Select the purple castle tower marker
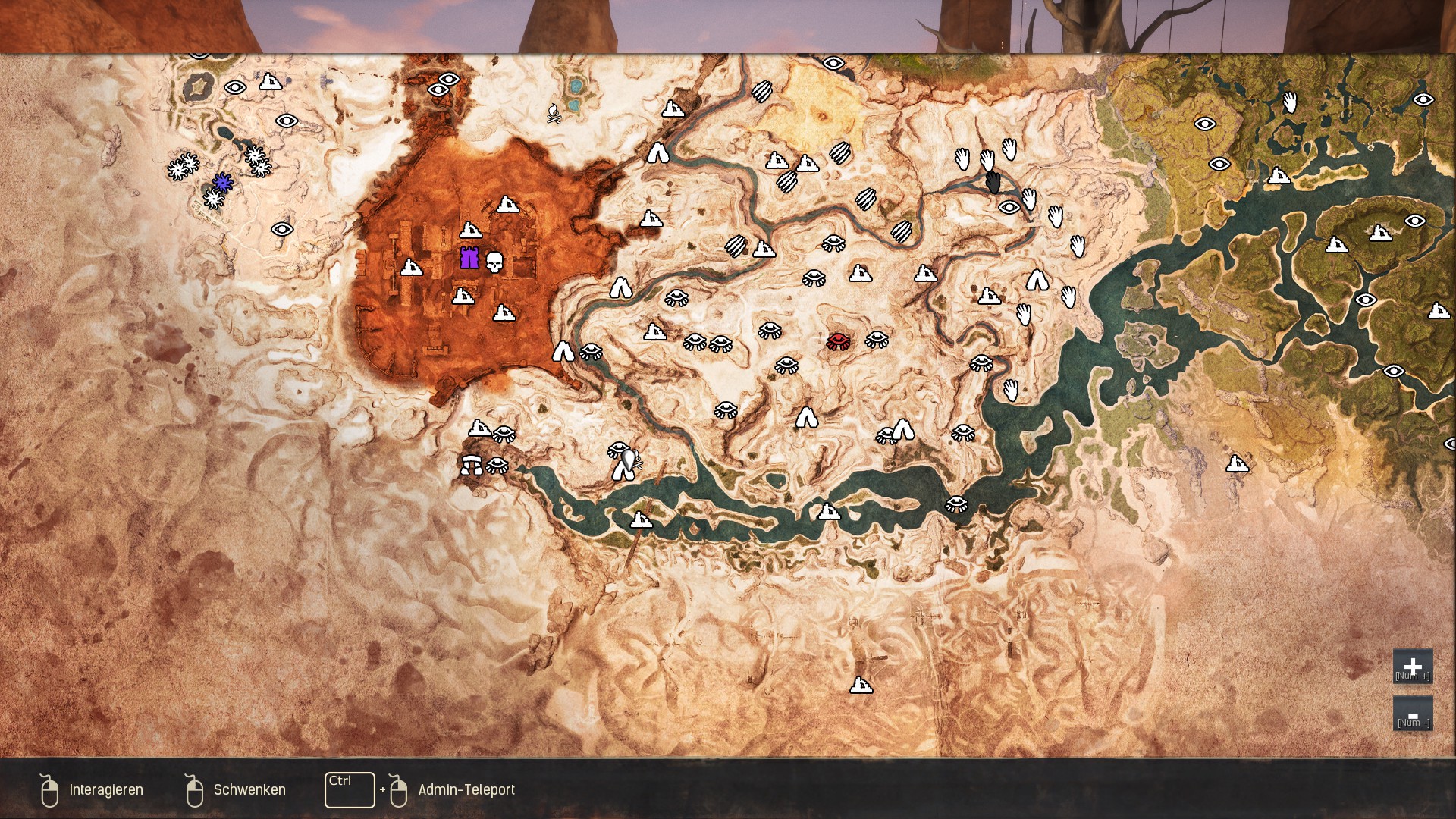 [469, 259]
